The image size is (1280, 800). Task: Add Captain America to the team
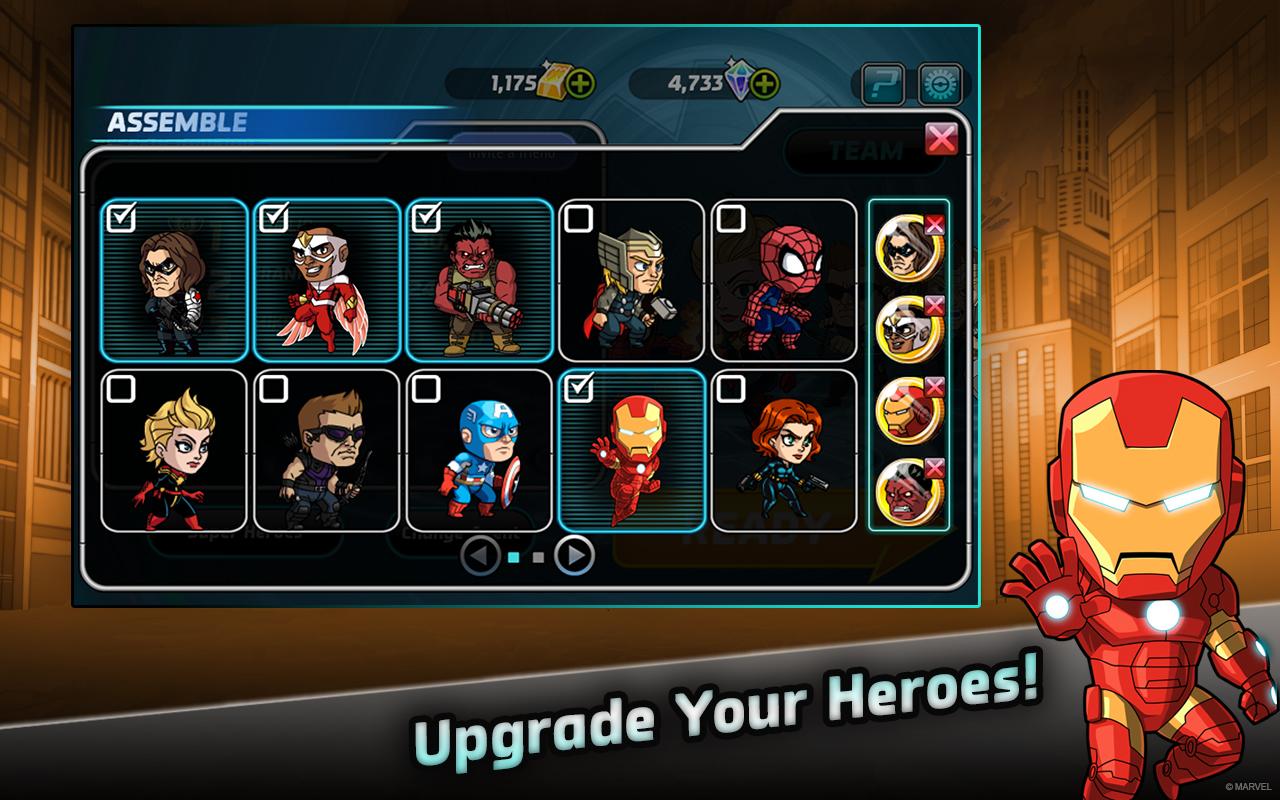tap(479, 450)
